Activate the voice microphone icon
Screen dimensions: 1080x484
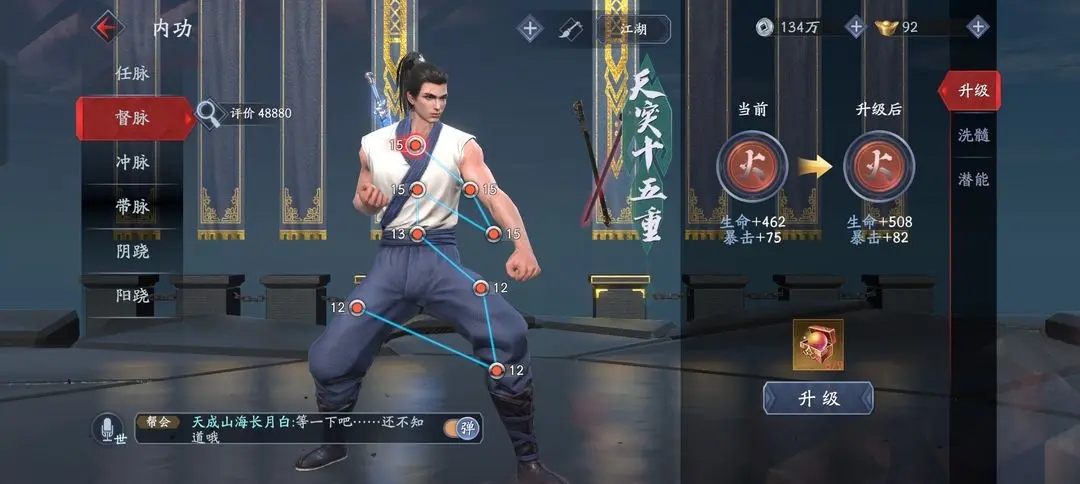tap(107, 429)
